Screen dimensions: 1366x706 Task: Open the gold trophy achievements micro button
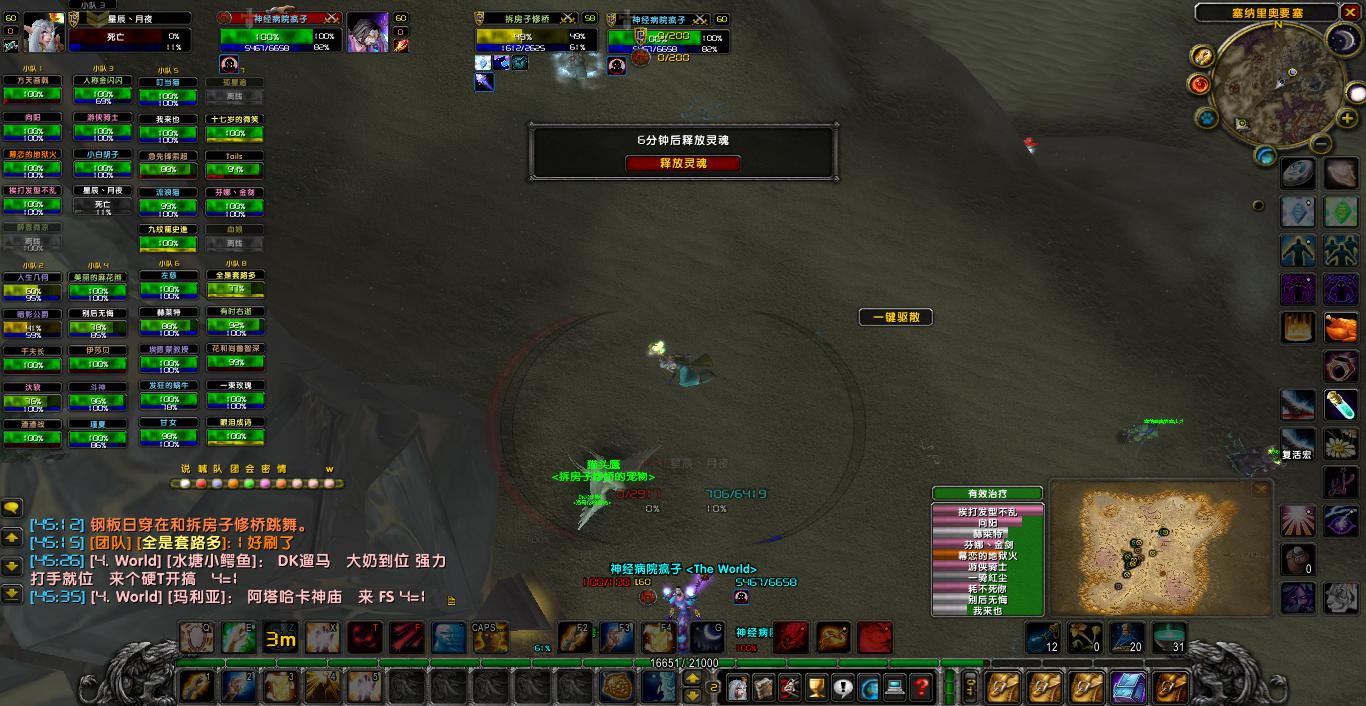point(816,687)
